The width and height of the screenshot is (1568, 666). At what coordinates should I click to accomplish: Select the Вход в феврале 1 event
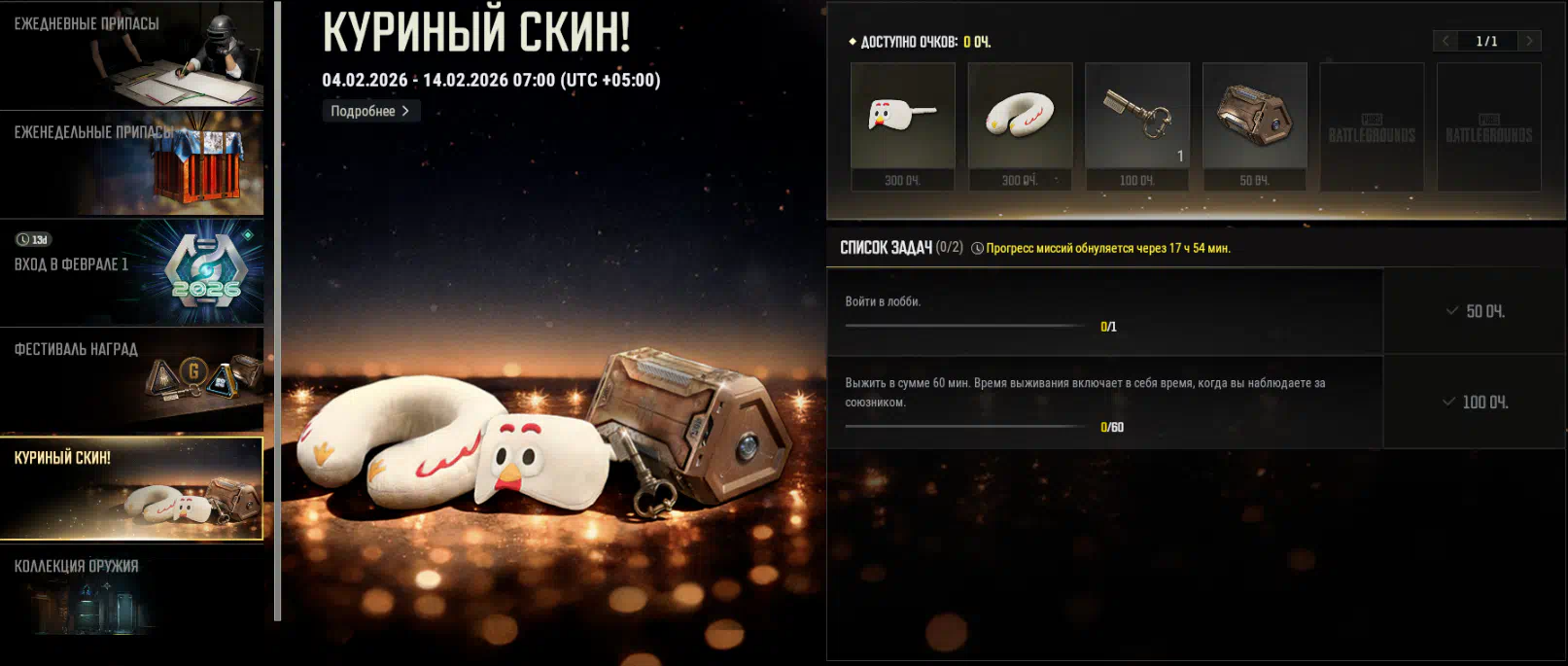coord(131,272)
